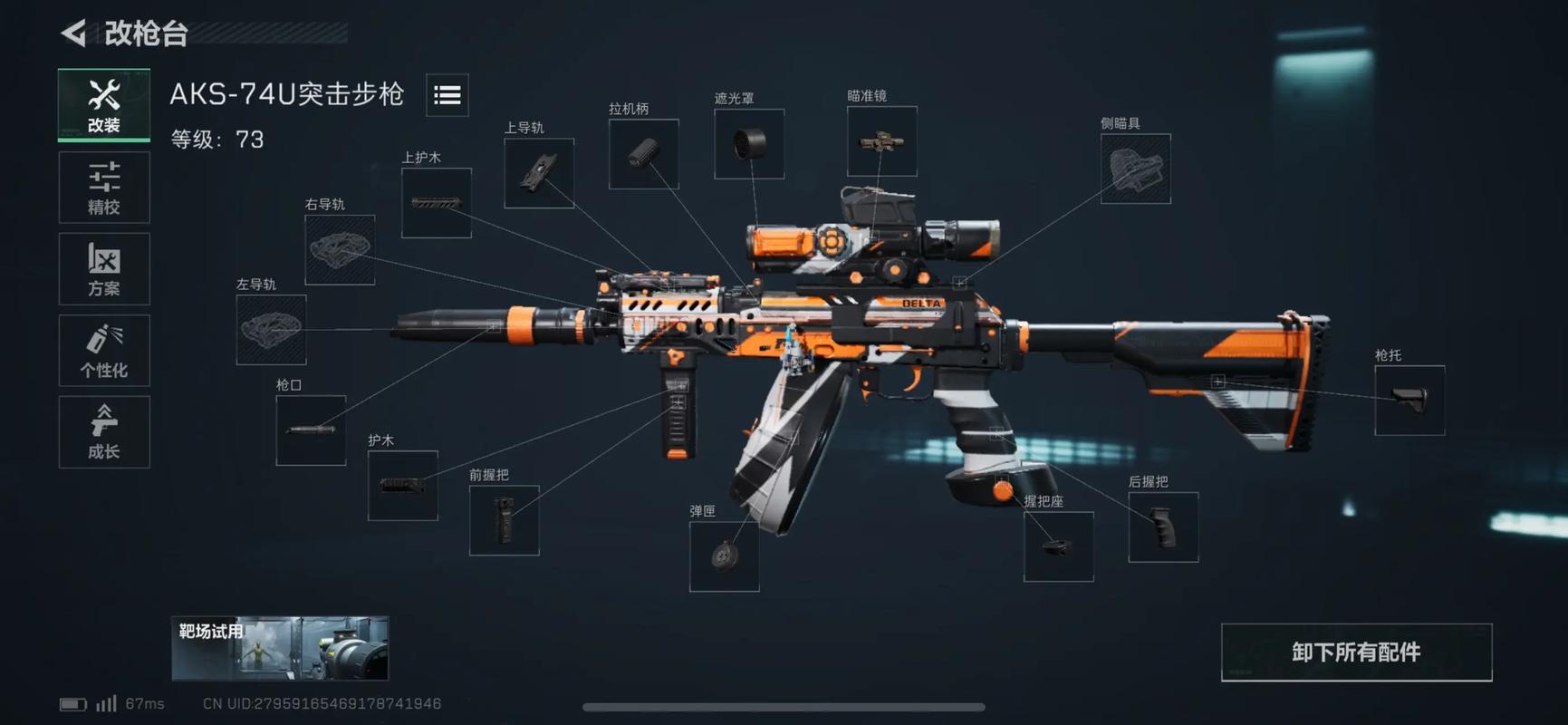Open the list view button beside weapon name
The image size is (1568, 725).
pyautogui.click(x=447, y=95)
